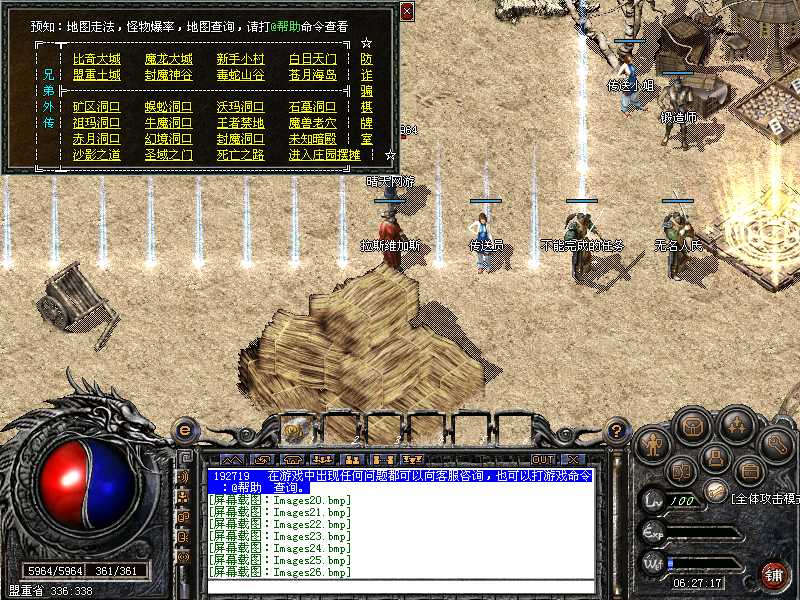800x600 pixels.
Task: Click the round 'e' button left of belt
Action: (x=184, y=430)
